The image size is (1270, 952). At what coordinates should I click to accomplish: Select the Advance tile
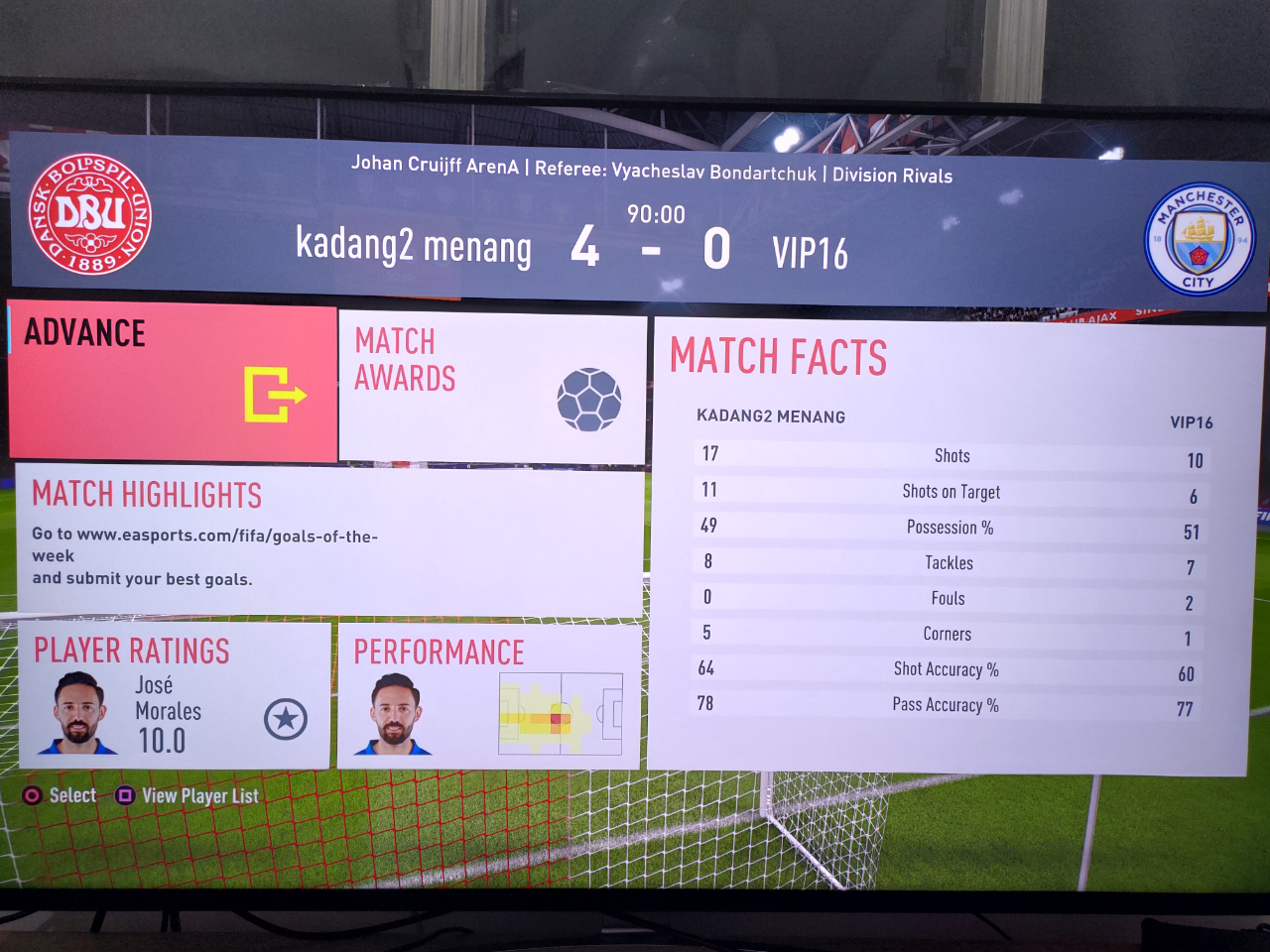(174, 382)
